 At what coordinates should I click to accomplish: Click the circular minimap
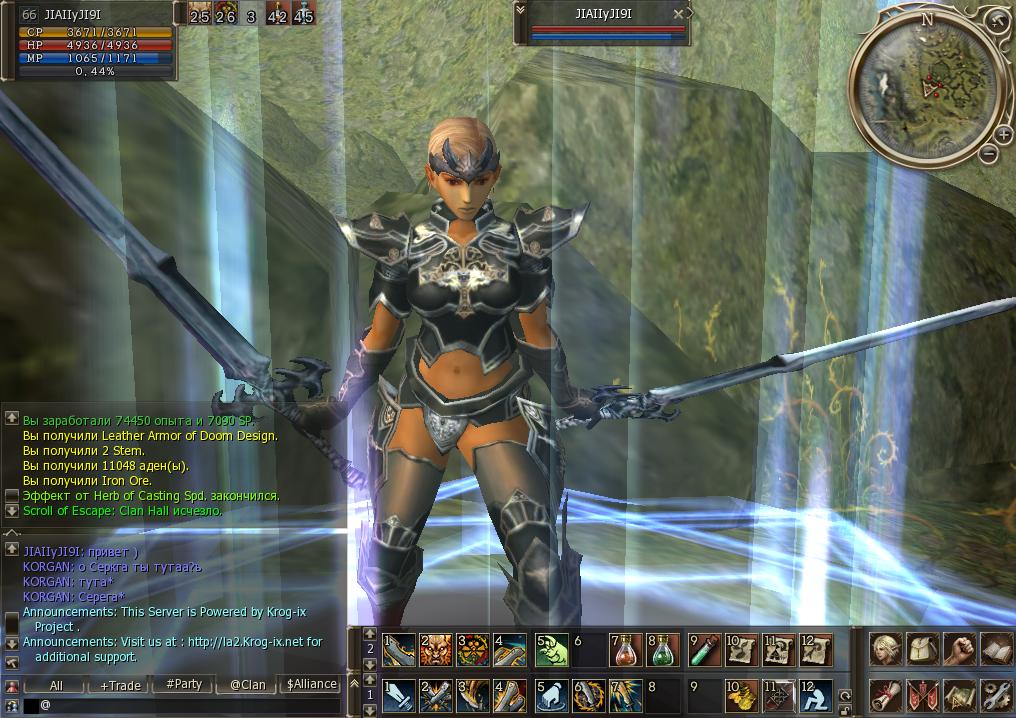927,88
